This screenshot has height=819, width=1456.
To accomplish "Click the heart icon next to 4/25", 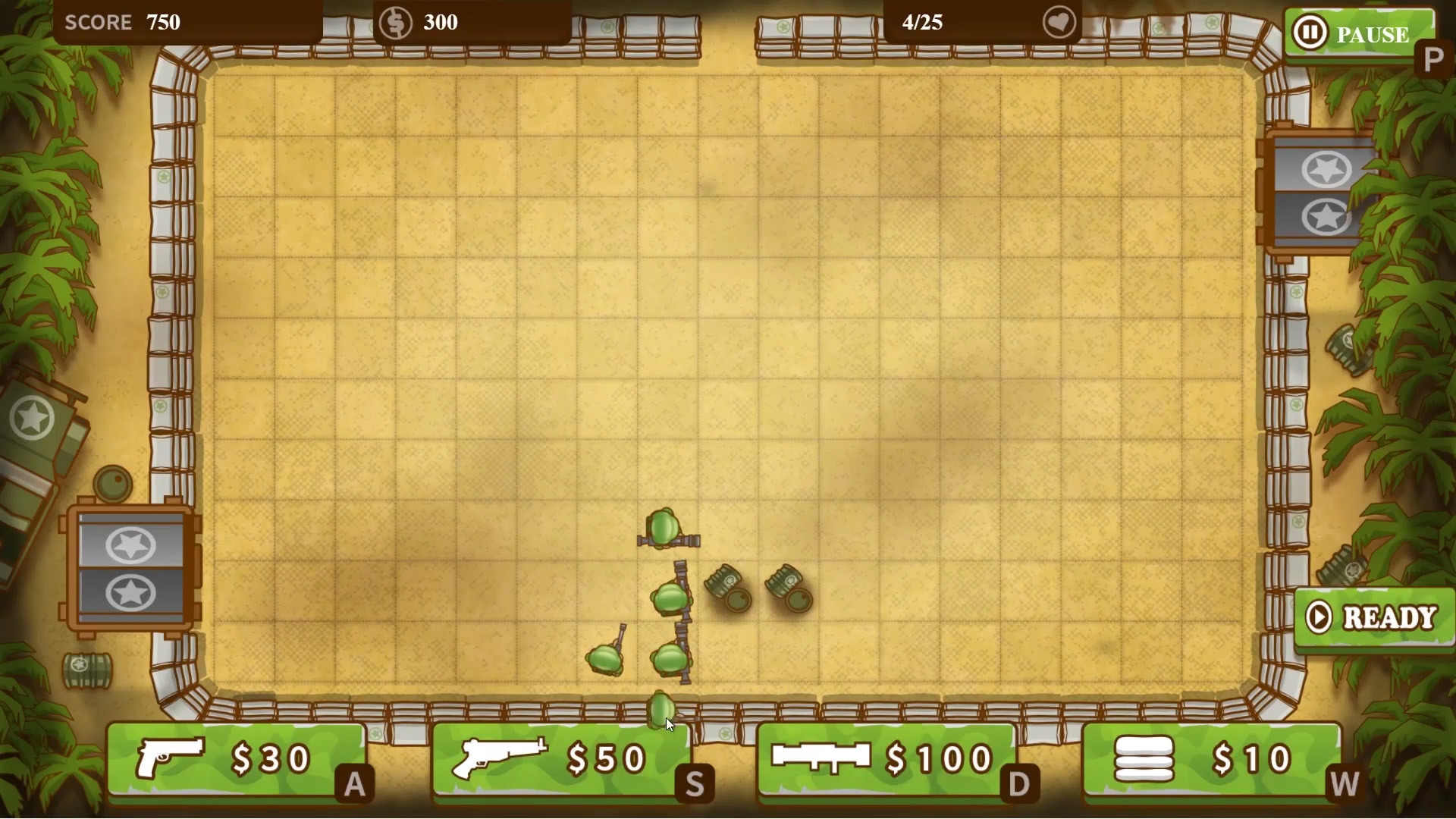I will [1060, 22].
